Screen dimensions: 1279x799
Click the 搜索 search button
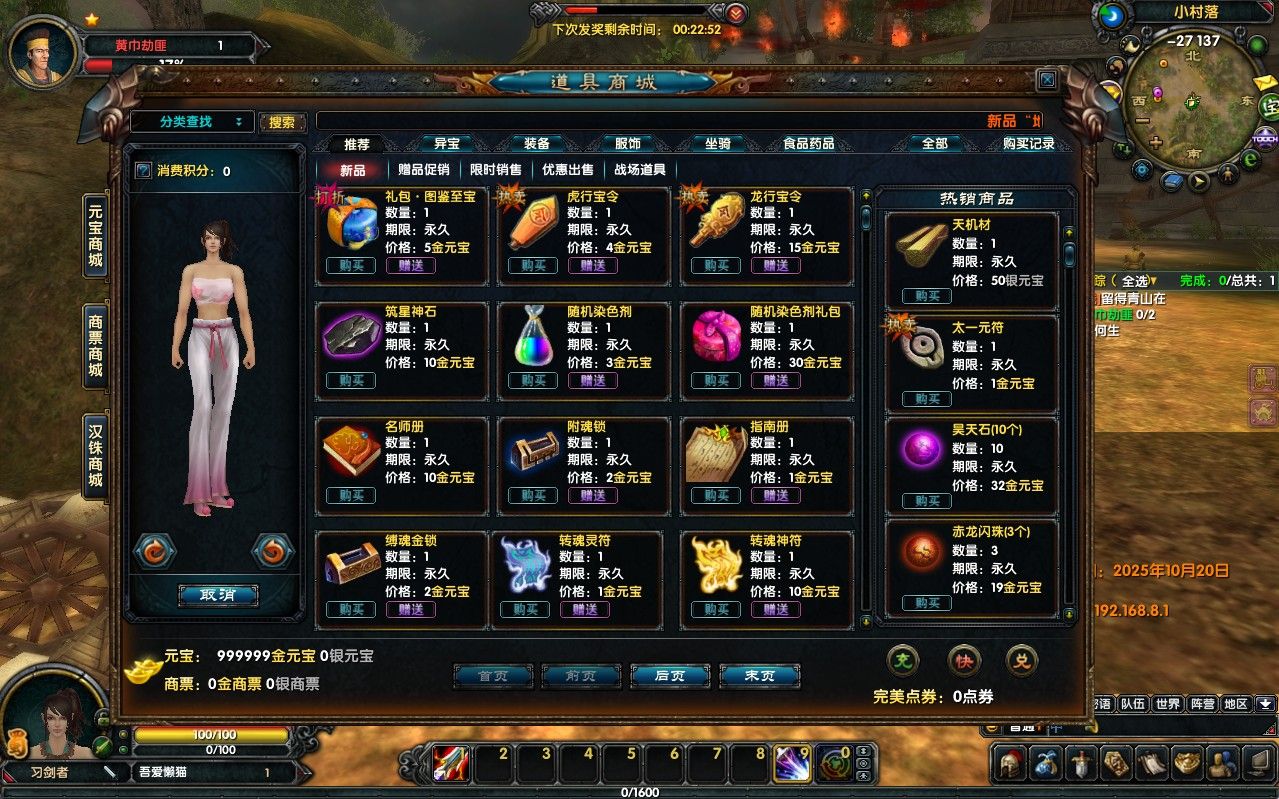(x=282, y=122)
